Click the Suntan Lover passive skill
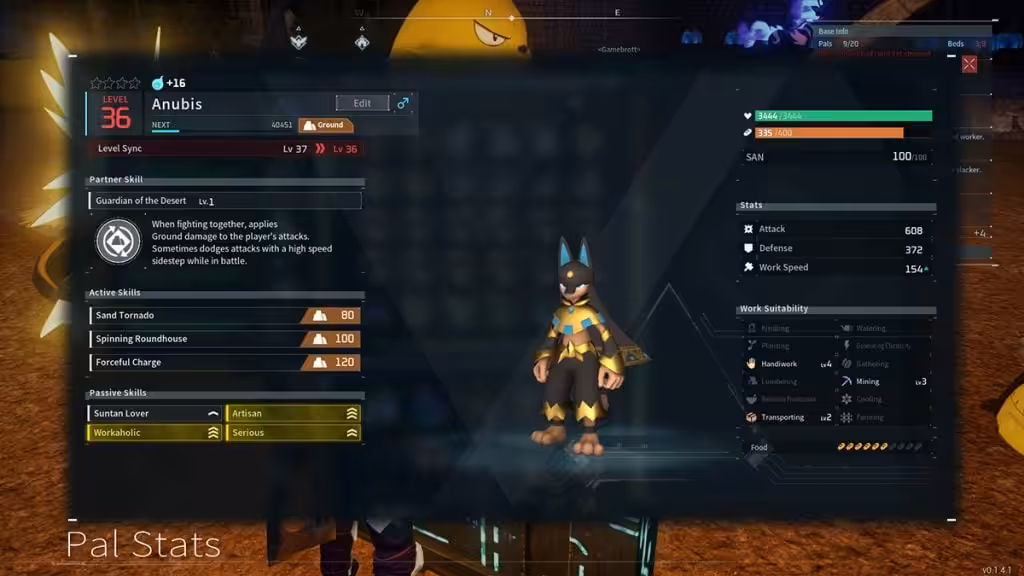This screenshot has width=1024, height=576. pos(155,413)
